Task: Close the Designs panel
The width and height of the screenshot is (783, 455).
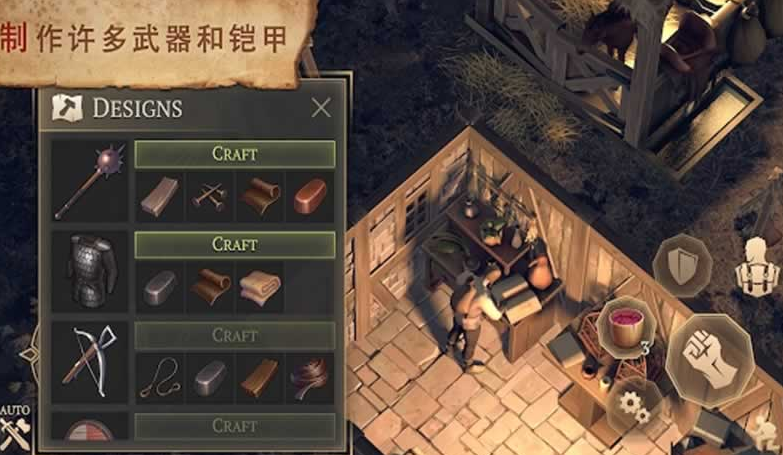Action: point(320,108)
